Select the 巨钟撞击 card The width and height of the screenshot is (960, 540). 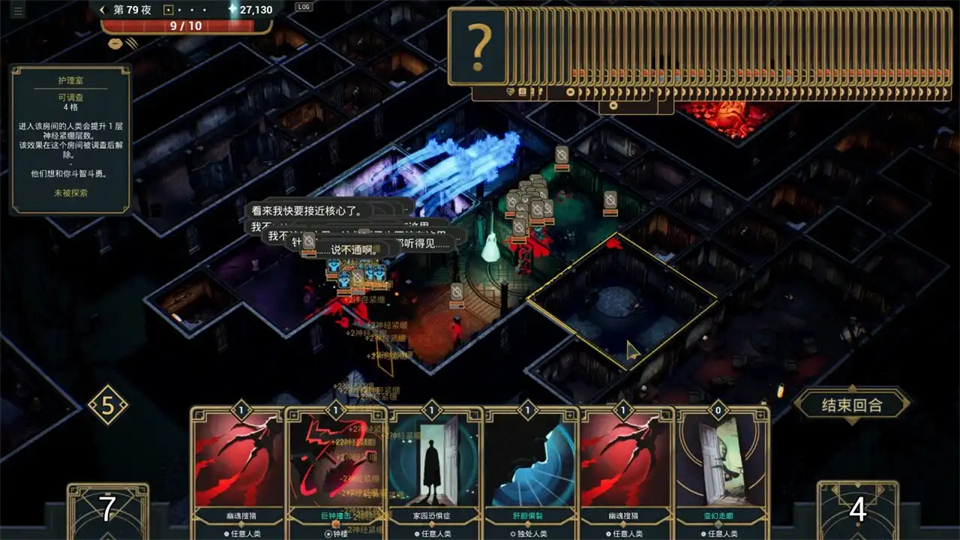(334, 466)
